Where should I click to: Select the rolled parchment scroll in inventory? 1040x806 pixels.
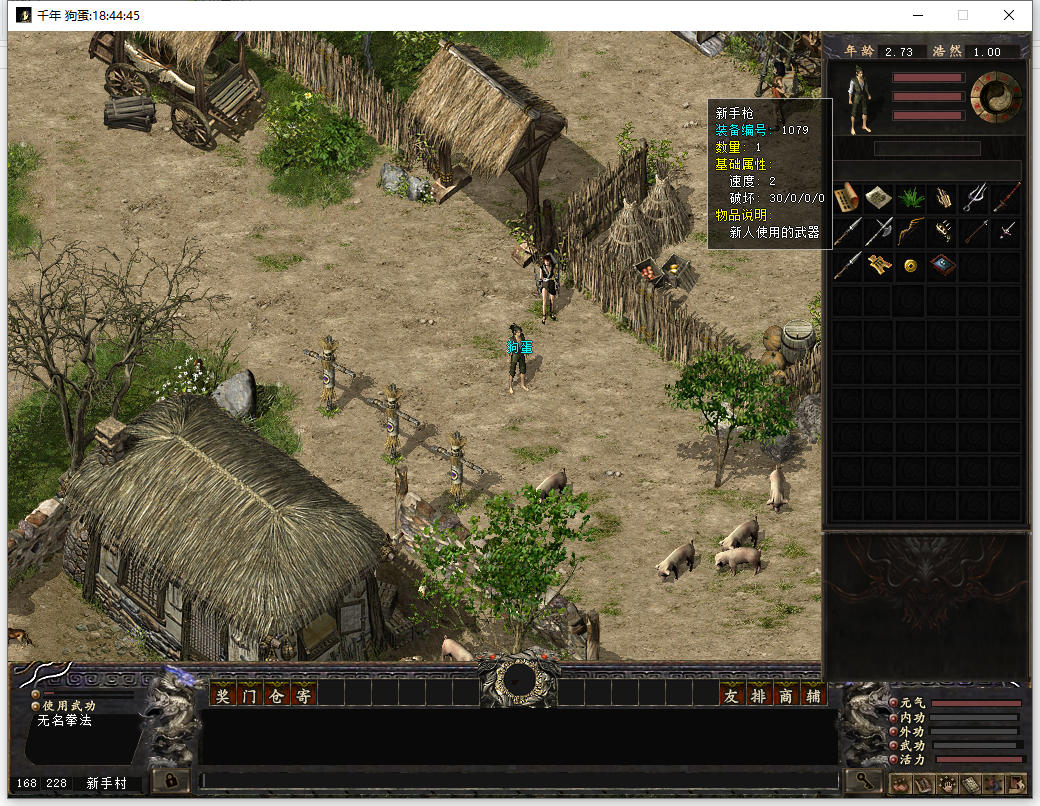(847, 198)
